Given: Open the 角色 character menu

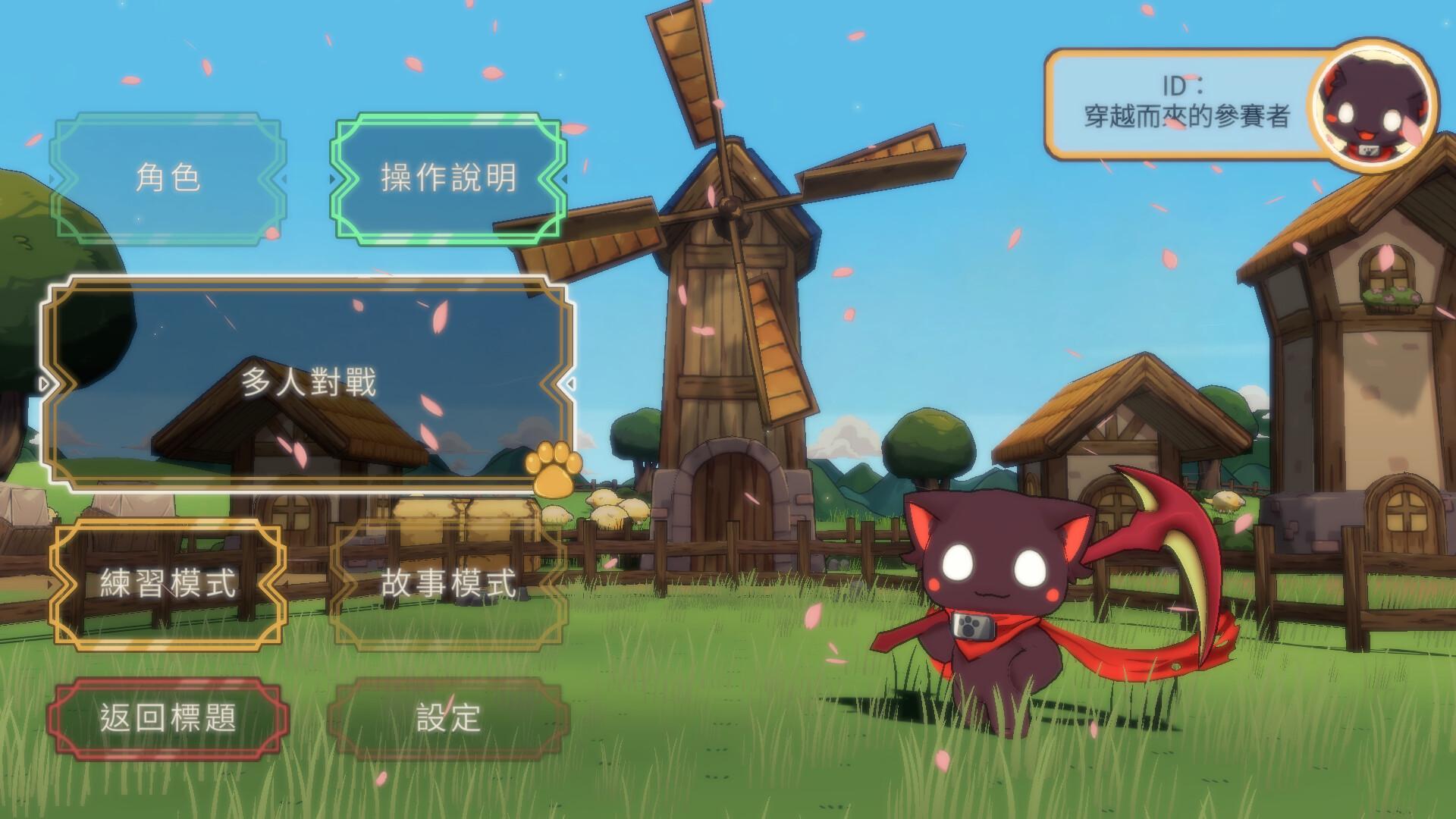Looking at the screenshot, I should coord(171,176).
